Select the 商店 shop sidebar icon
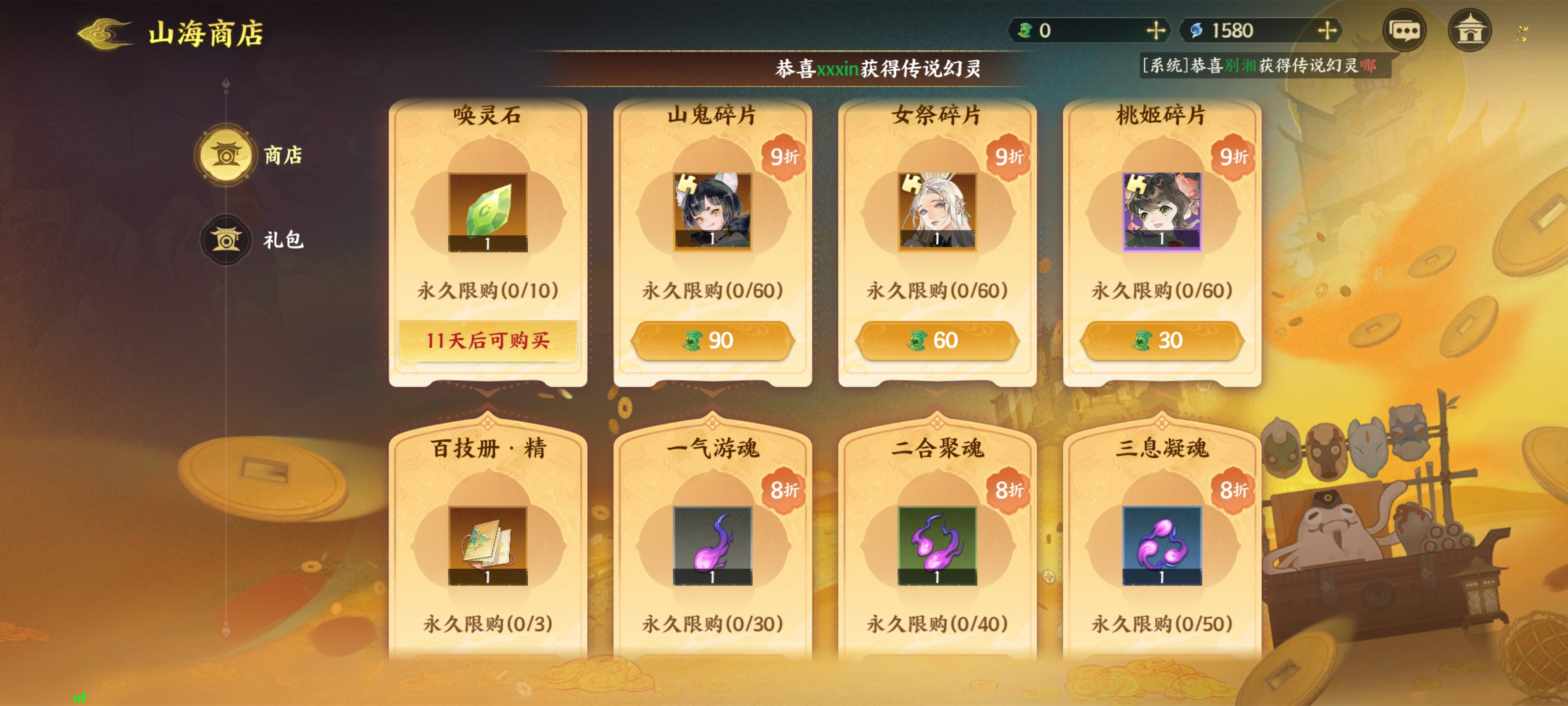The width and height of the screenshot is (1568, 706). (x=226, y=155)
